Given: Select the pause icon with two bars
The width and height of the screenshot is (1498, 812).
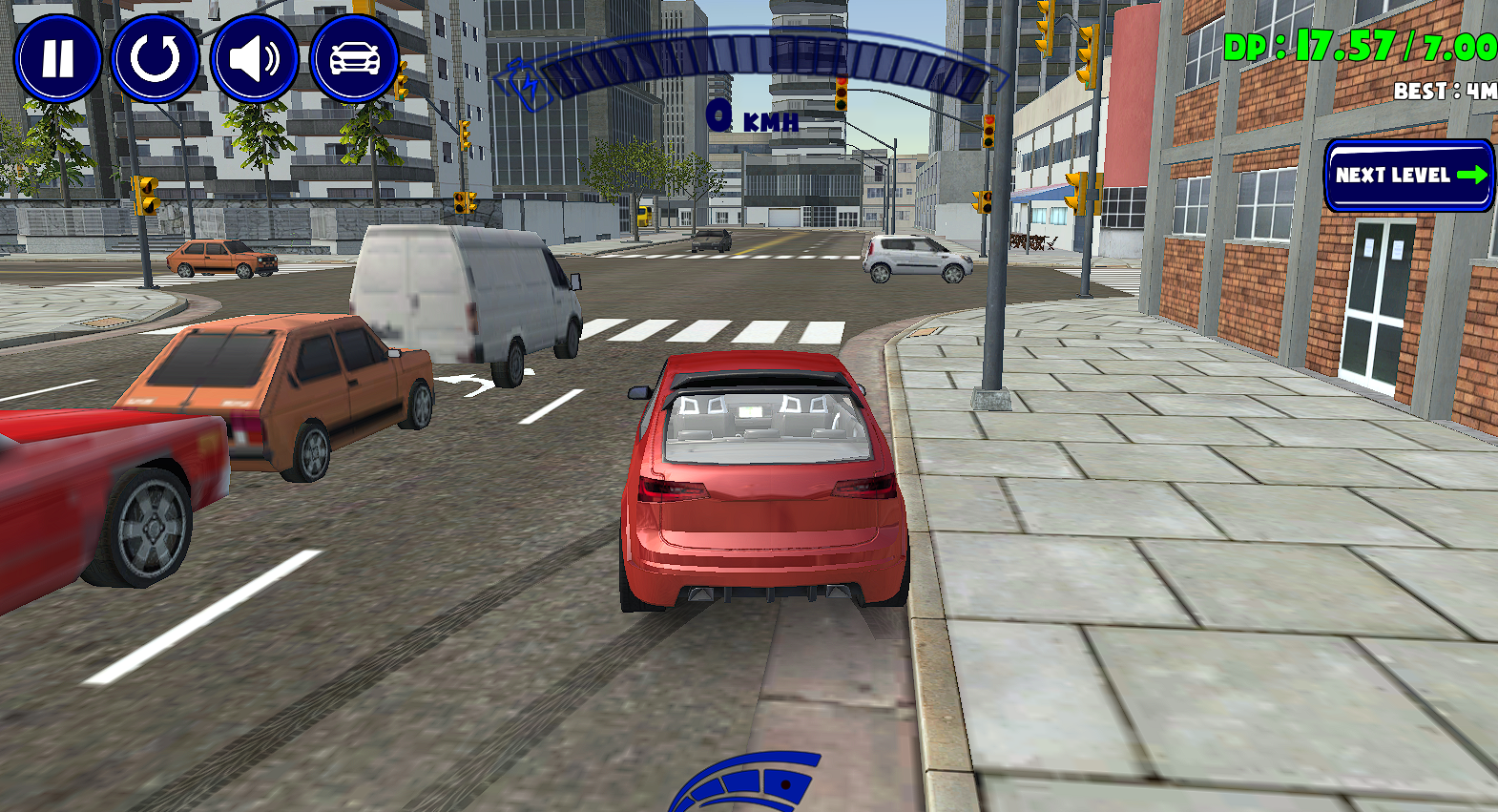Looking at the screenshot, I should pyautogui.click(x=57, y=59).
